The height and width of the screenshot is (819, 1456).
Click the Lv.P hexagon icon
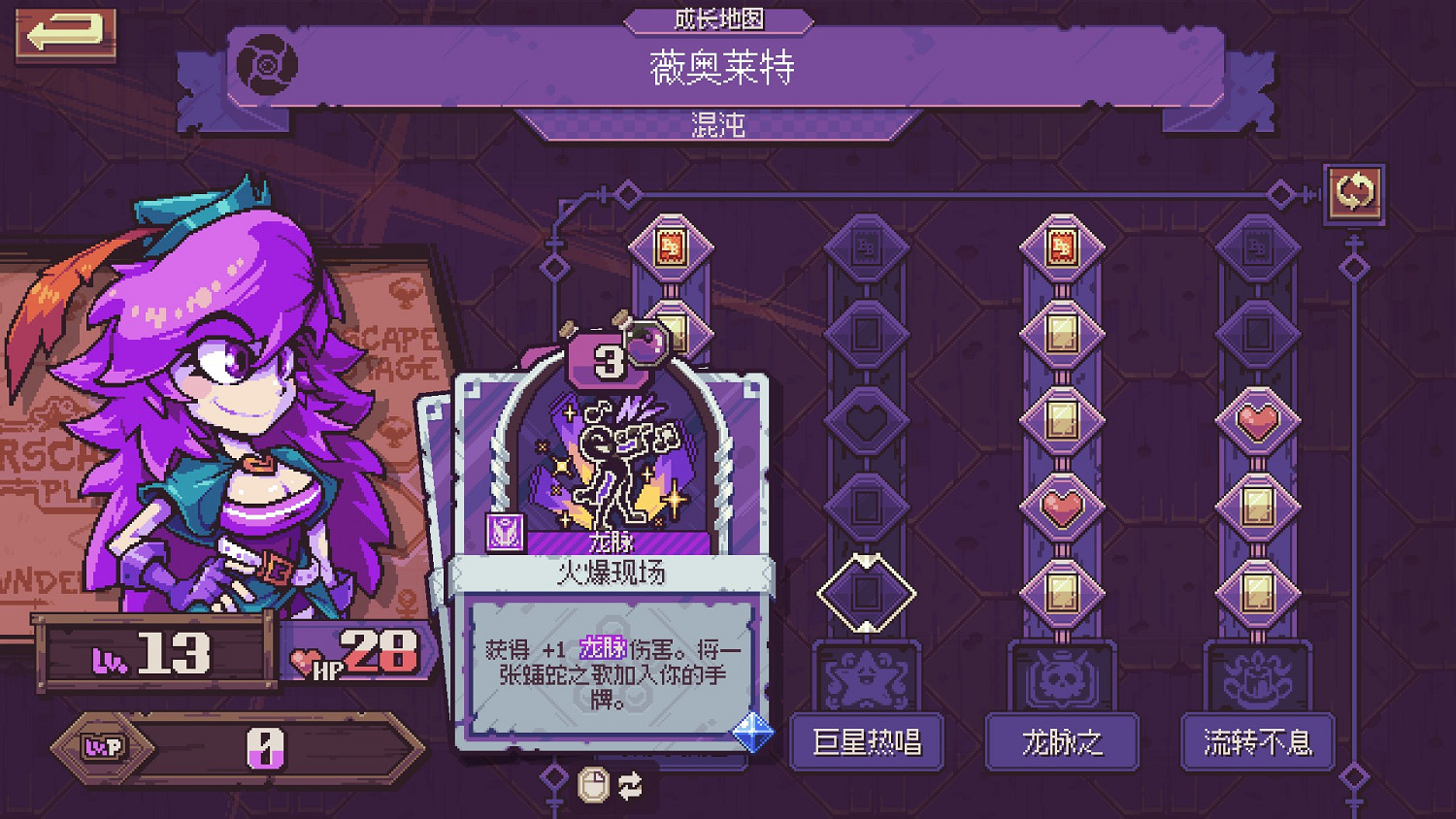[104, 747]
